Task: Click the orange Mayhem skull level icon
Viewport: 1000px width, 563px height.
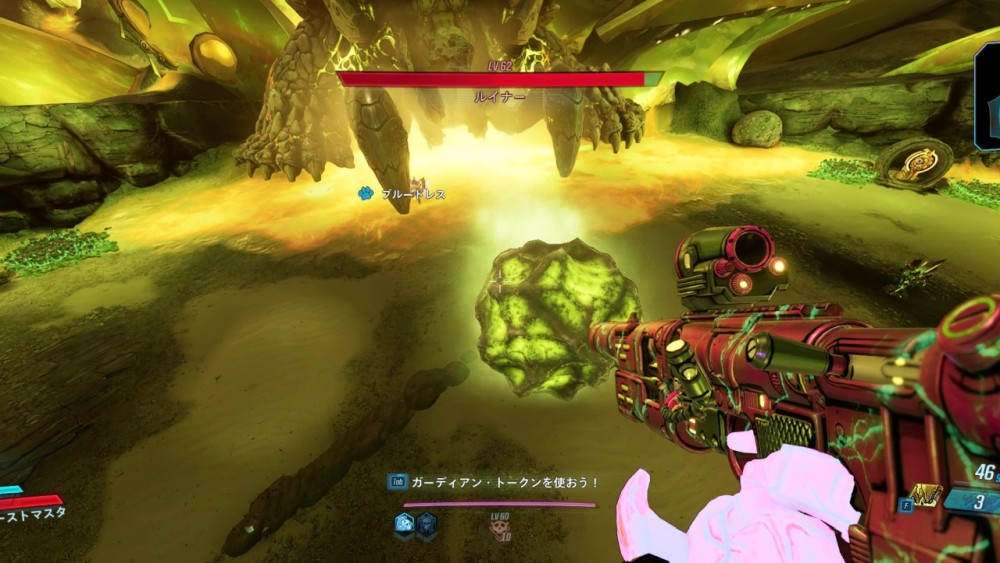Action: 498,530
